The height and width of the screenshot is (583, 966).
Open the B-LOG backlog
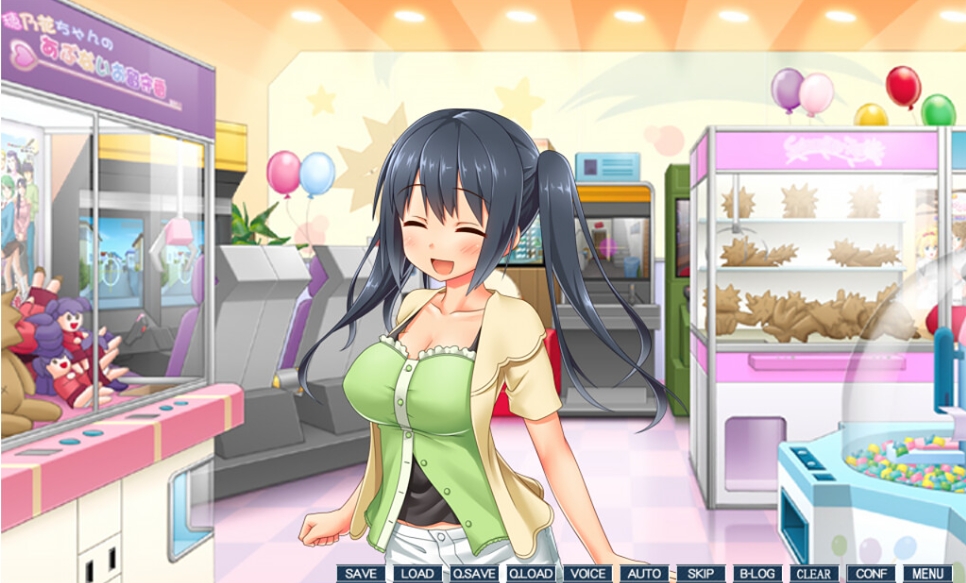click(x=757, y=574)
